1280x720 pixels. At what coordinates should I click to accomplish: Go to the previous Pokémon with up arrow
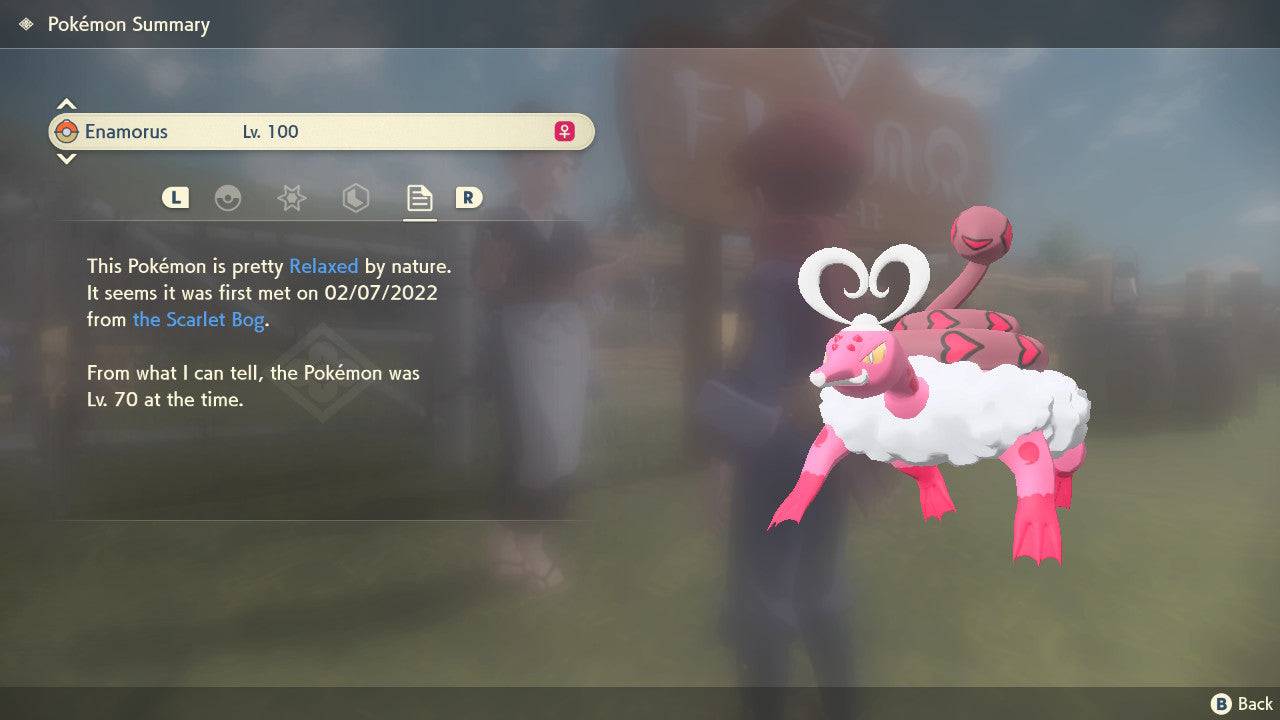(x=66, y=104)
